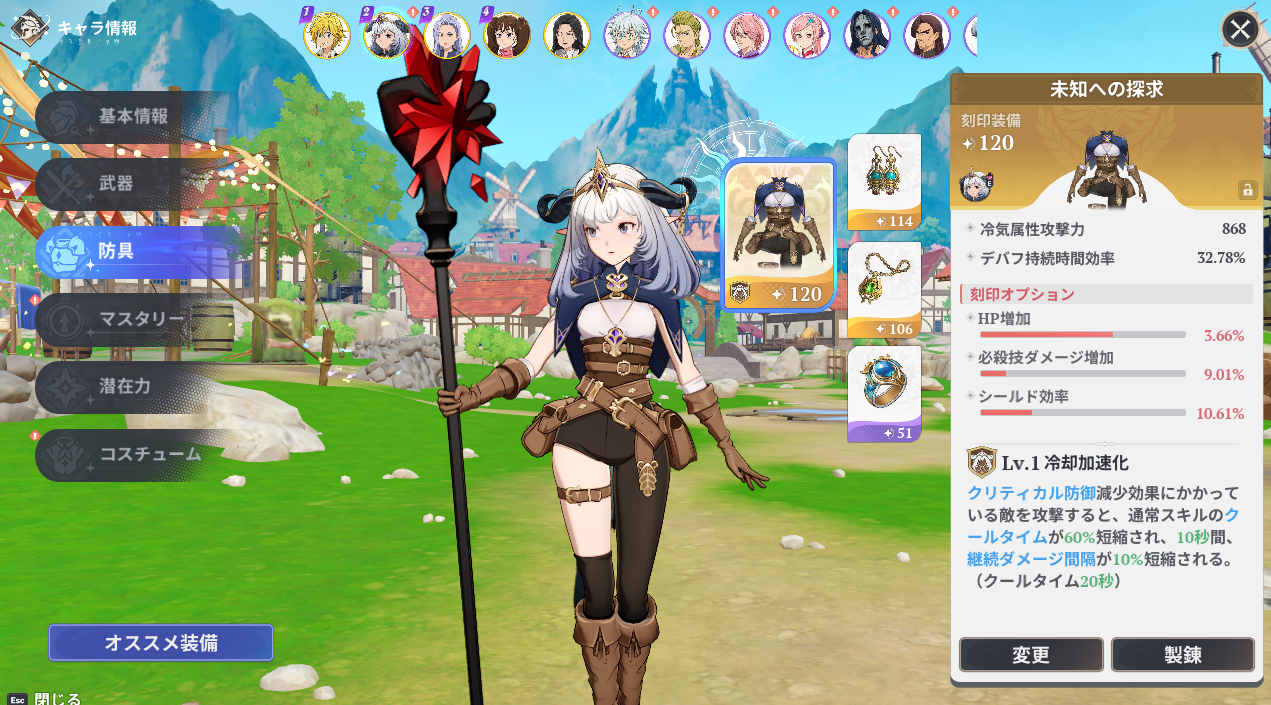Open the マスタリー tab
The image size is (1271, 705).
pyautogui.click(x=140, y=319)
